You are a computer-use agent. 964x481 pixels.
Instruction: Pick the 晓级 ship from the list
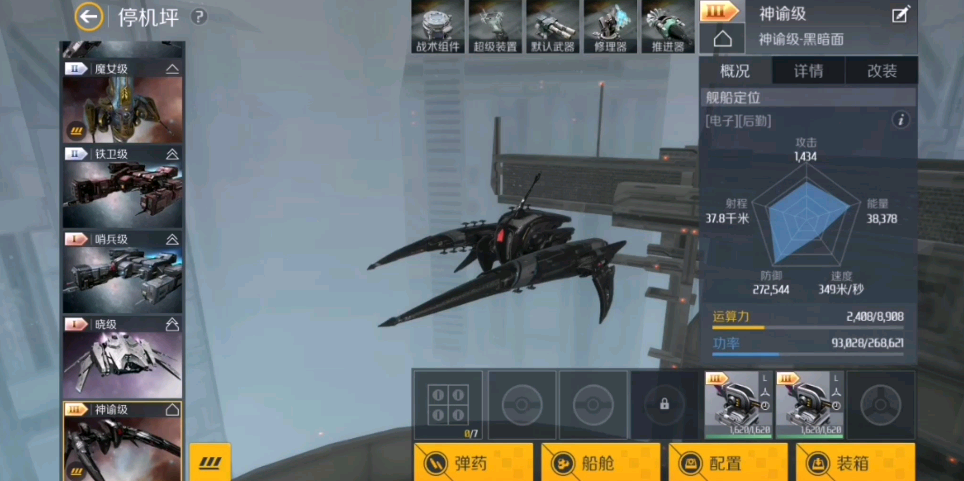click(x=122, y=357)
